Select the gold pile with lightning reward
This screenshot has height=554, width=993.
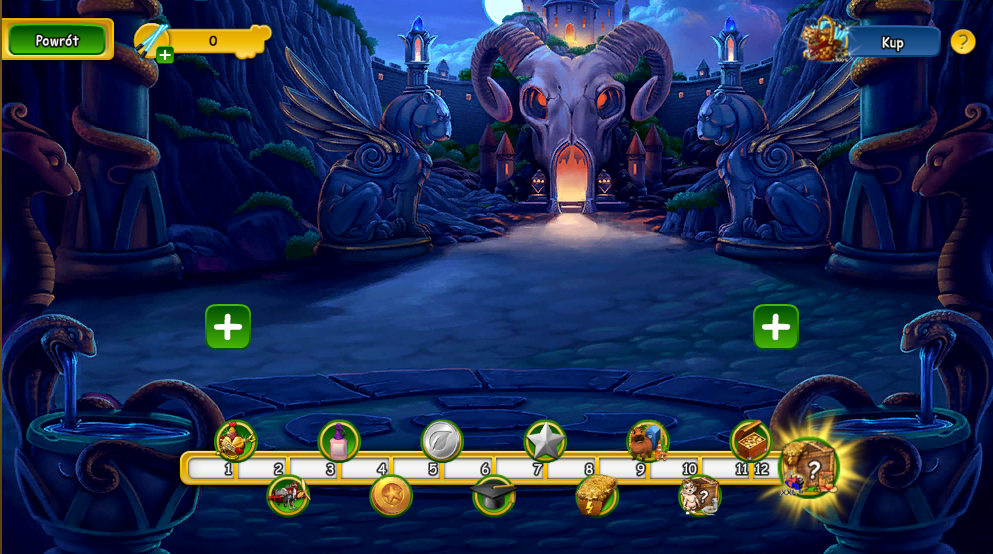point(596,495)
